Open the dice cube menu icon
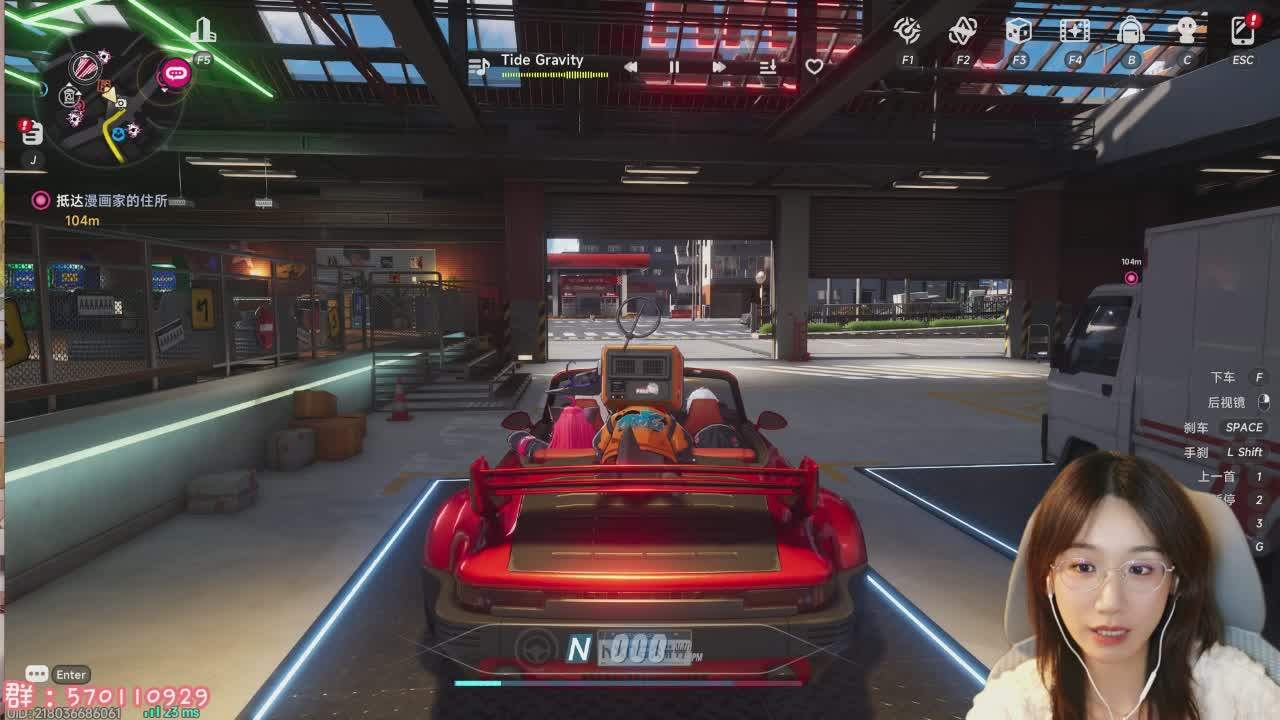Image resolution: width=1280 pixels, height=720 pixels. click(x=1018, y=31)
